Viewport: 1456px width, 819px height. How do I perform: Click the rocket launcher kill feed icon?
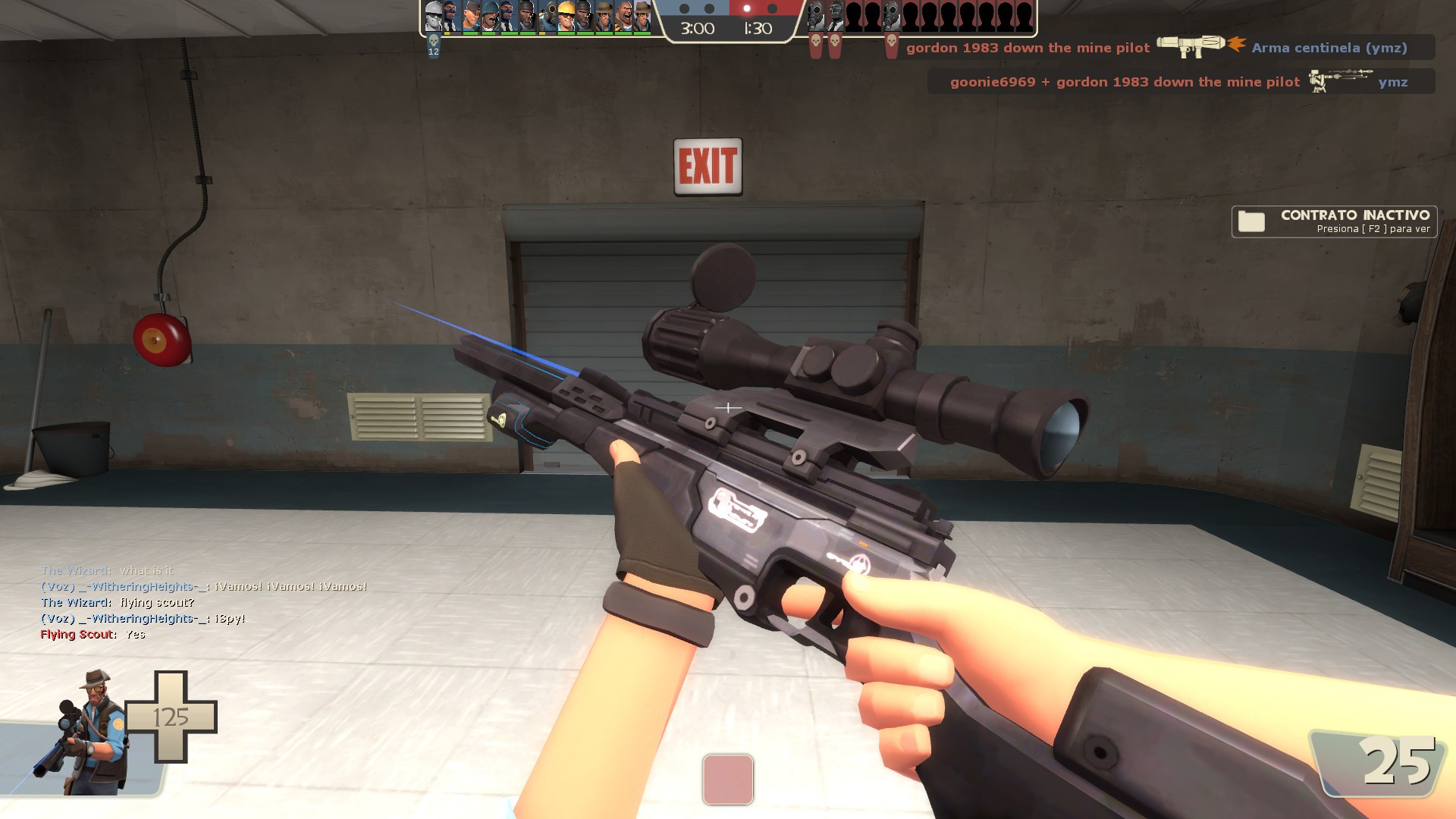(x=1191, y=47)
